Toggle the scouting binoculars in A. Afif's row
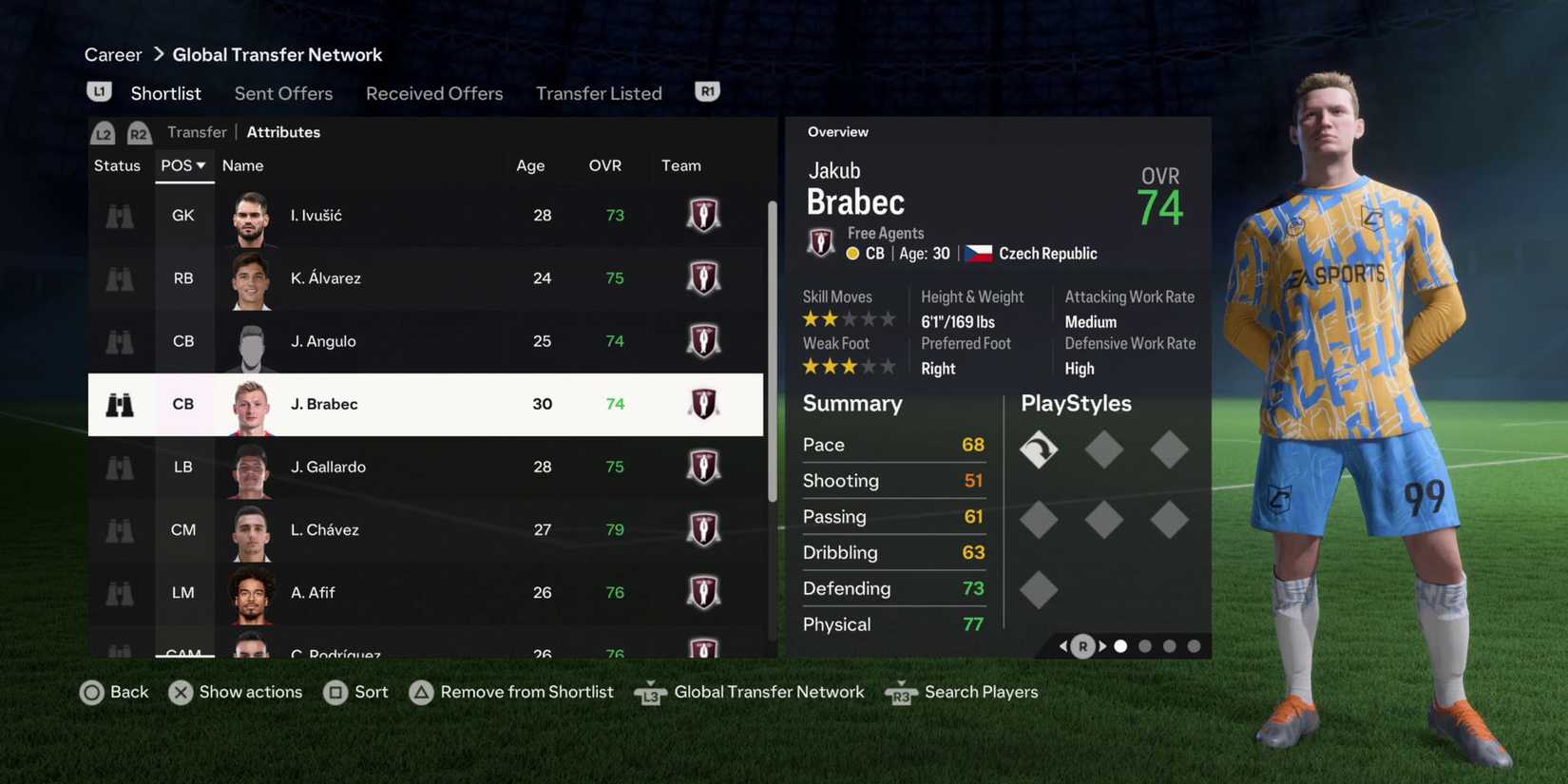Viewport: 1568px width, 784px height. coord(119,592)
